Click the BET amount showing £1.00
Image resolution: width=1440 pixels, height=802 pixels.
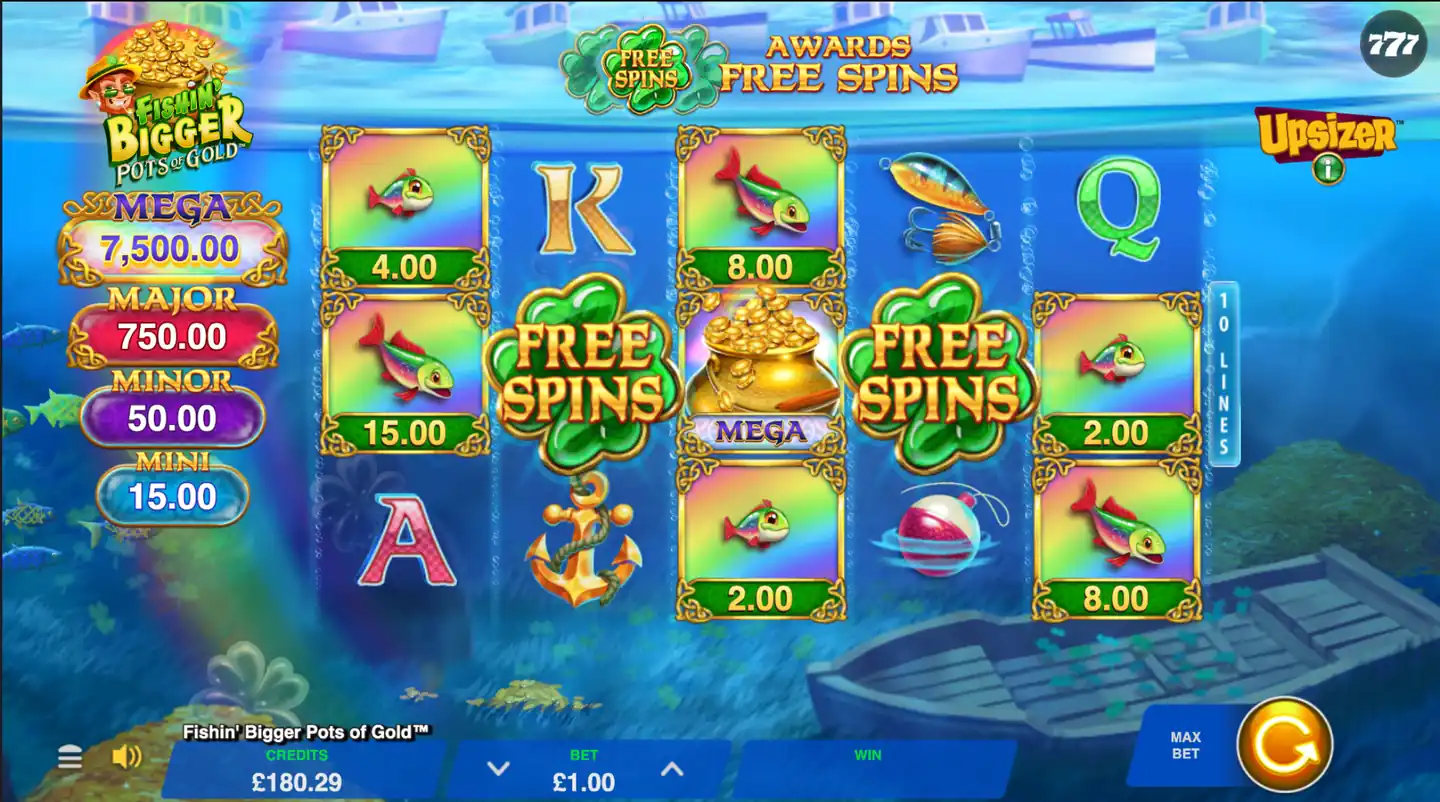583,780
